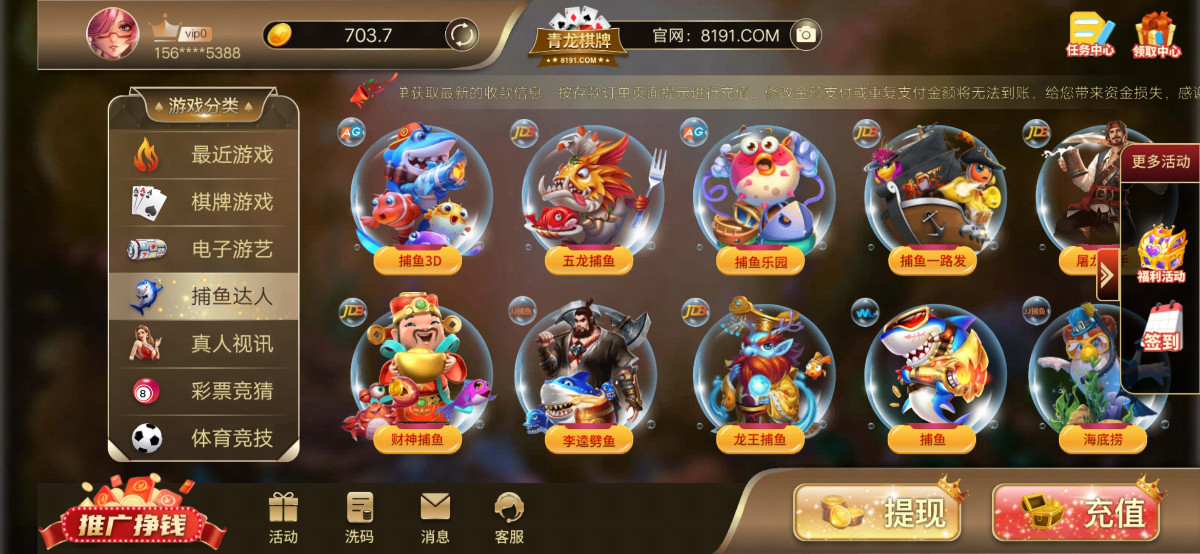
Task: Switch to 棋牌游戏 category
Action: tap(205, 202)
